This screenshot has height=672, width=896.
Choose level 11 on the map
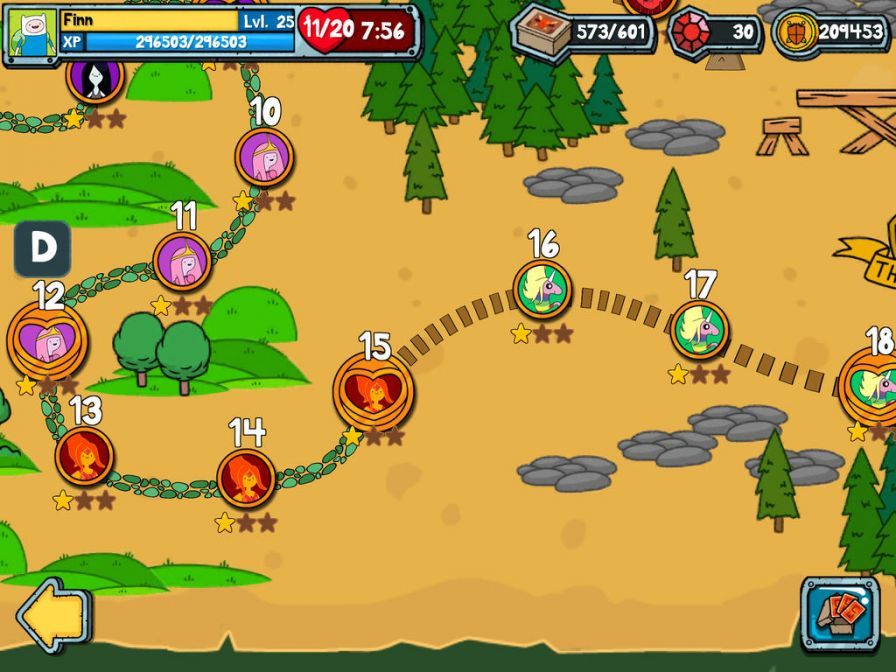click(x=182, y=262)
